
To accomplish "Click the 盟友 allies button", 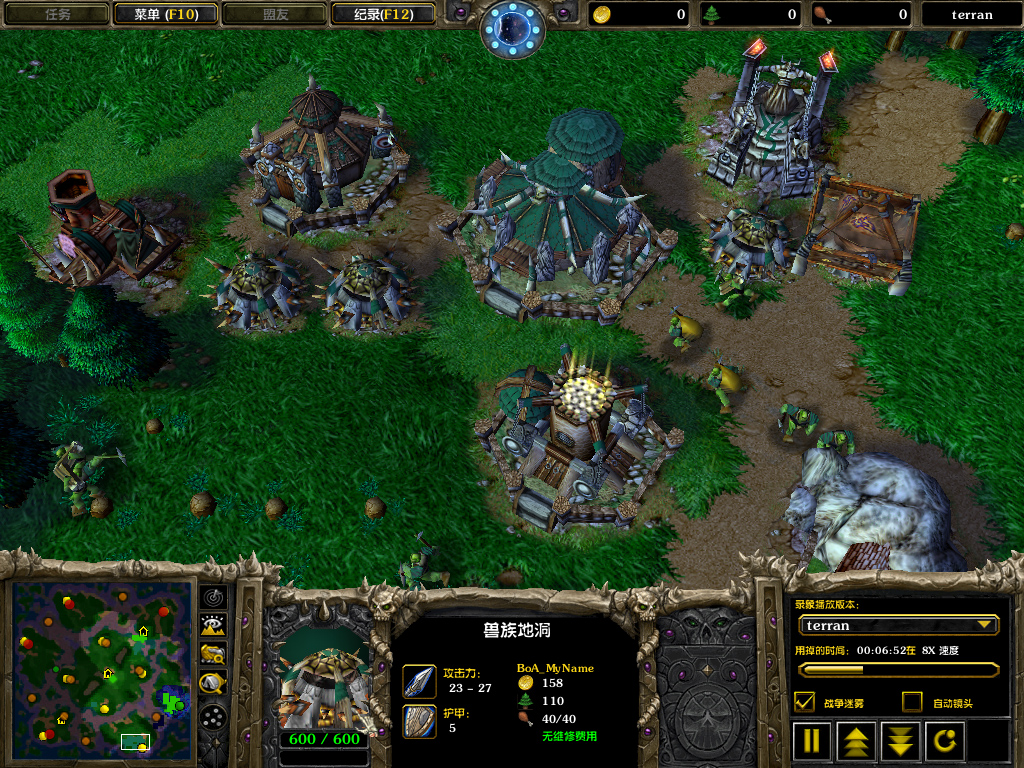I will pos(276,14).
